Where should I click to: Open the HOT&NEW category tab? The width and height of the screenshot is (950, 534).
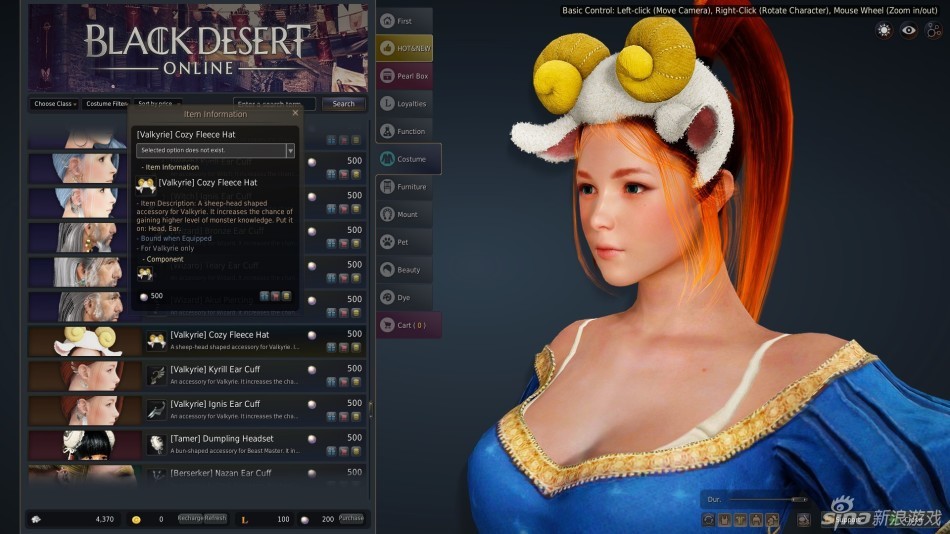[x=405, y=48]
